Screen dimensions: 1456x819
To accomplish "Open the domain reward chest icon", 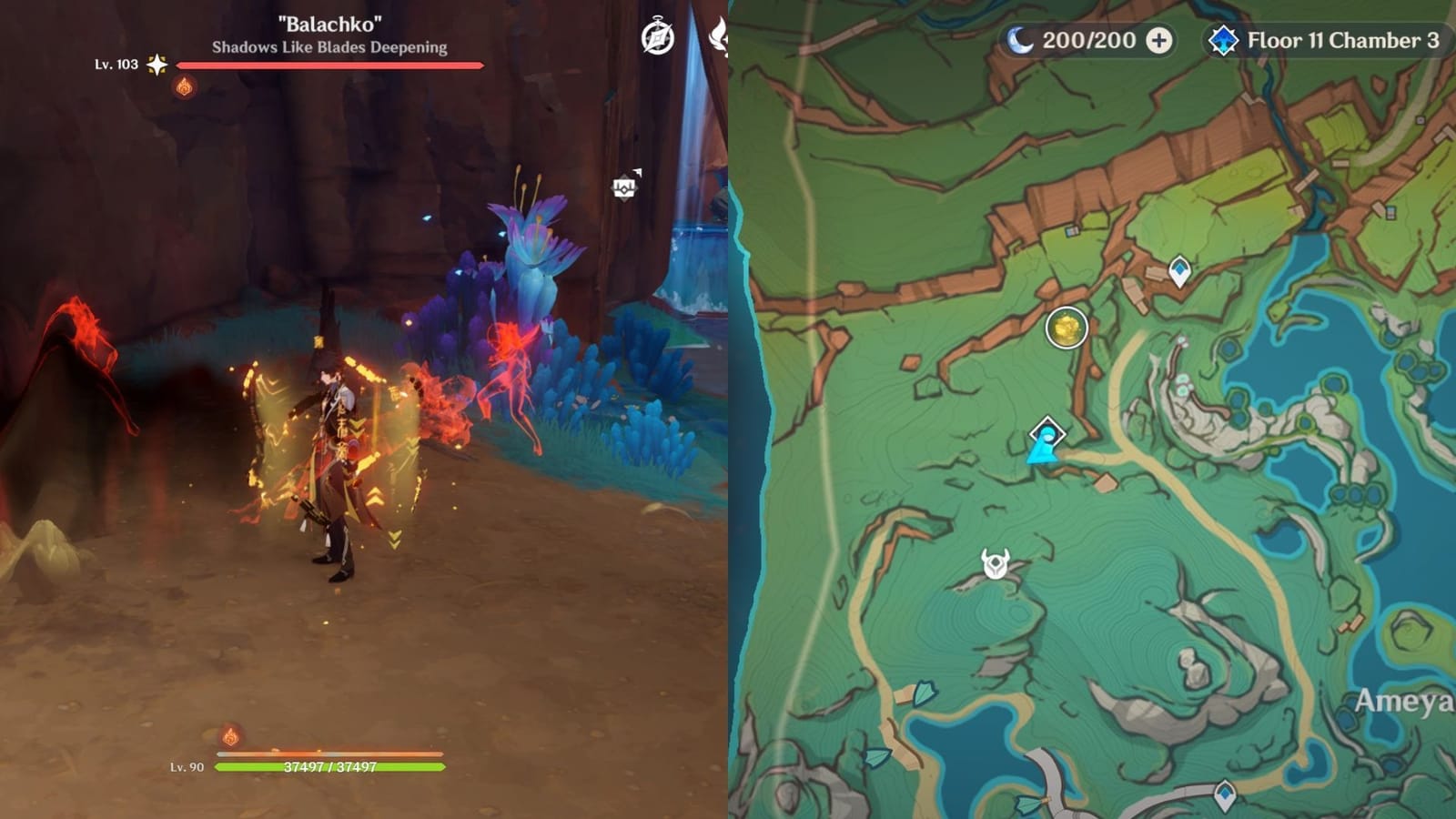I will pyautogui.click(x=625, y=187).
